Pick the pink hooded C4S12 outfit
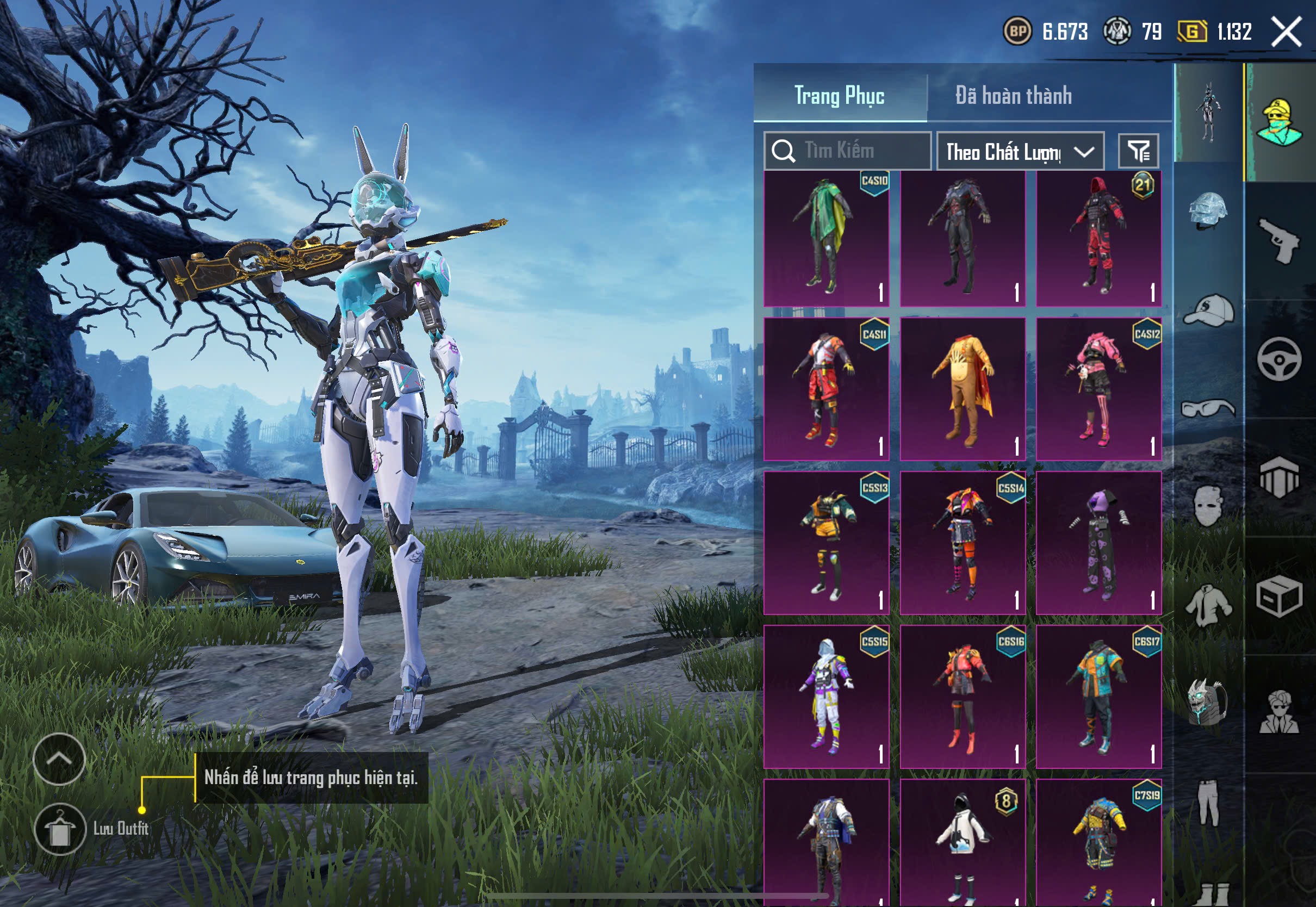This screenshot has width=1316, height=907. 1098,389
